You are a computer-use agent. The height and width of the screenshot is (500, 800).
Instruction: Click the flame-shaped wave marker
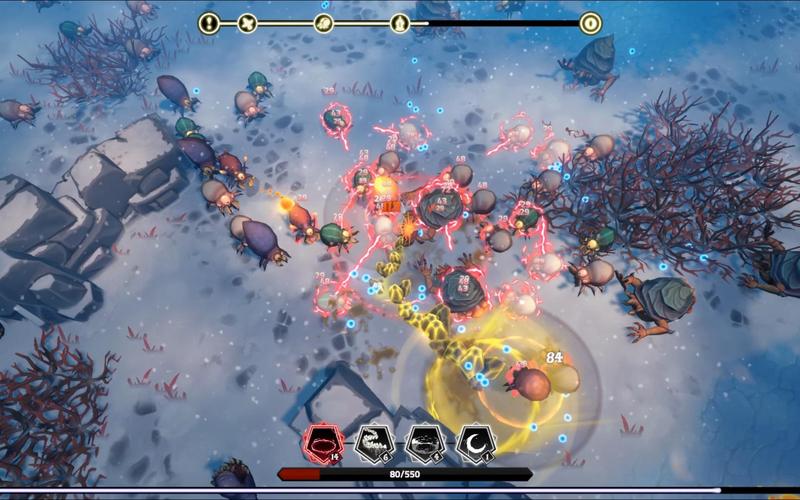[399, 22]
